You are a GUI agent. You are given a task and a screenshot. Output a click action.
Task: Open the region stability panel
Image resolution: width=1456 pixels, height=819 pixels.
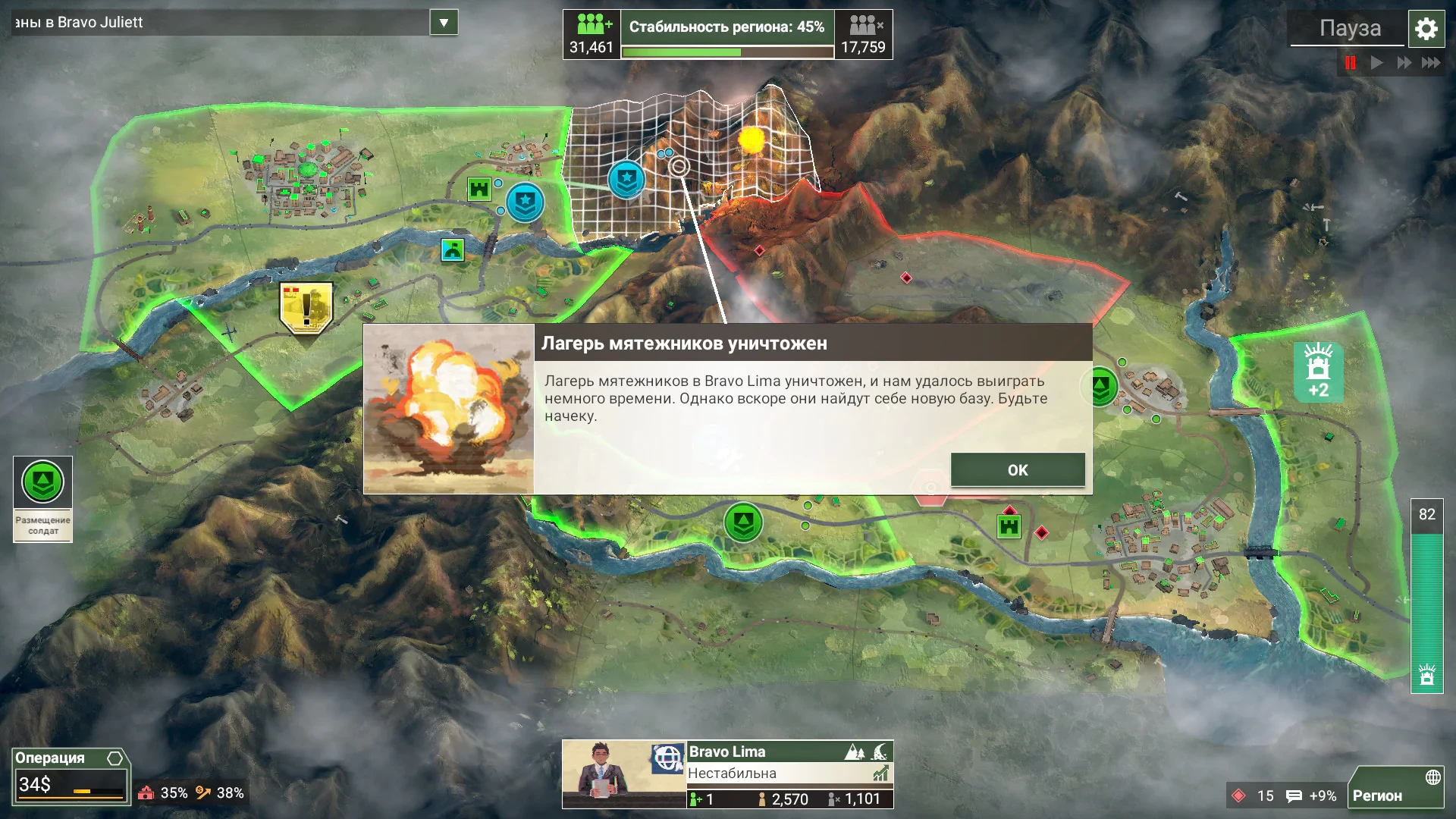[x=727, y=34]
